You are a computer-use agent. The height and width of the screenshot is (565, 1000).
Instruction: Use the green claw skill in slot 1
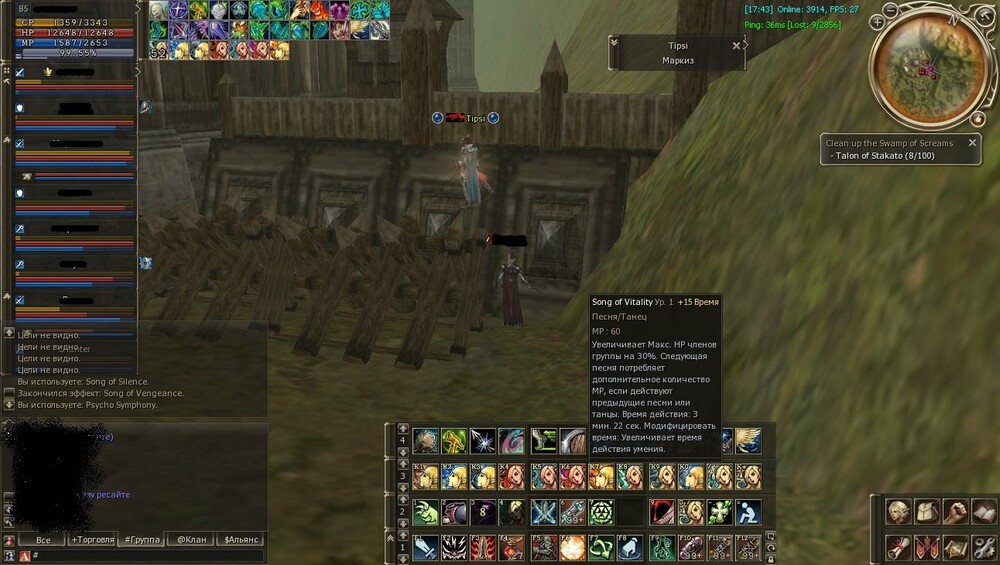pos(426,513)
